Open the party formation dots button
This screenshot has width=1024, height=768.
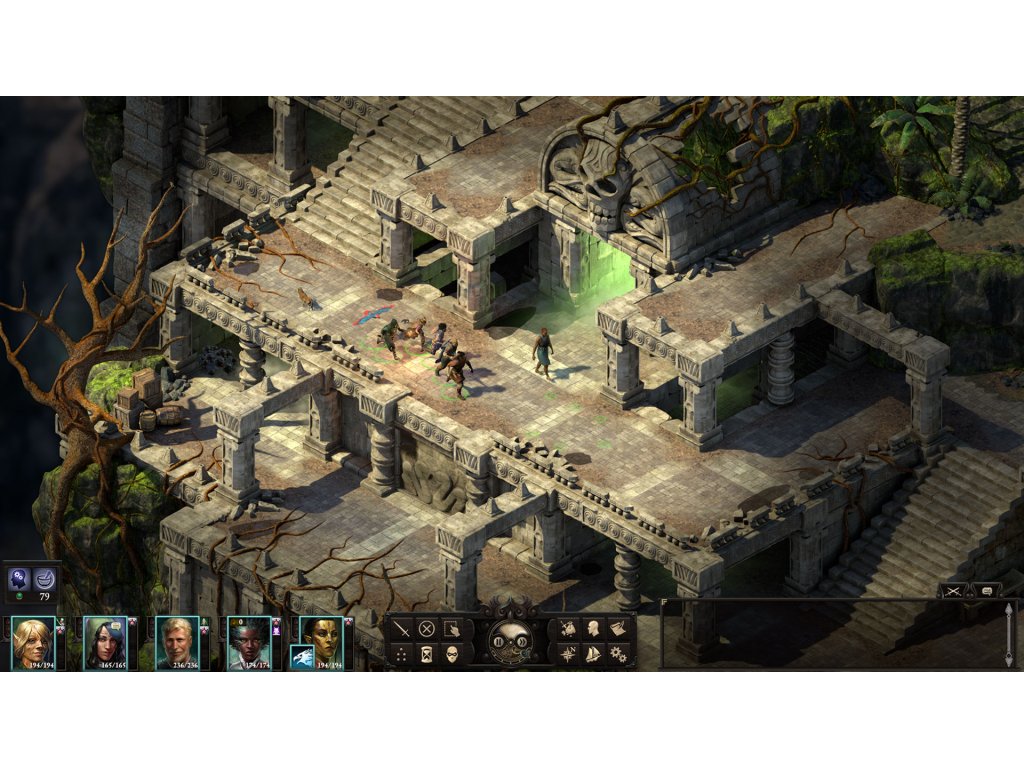pyautogui.click(x=402, y=654)
